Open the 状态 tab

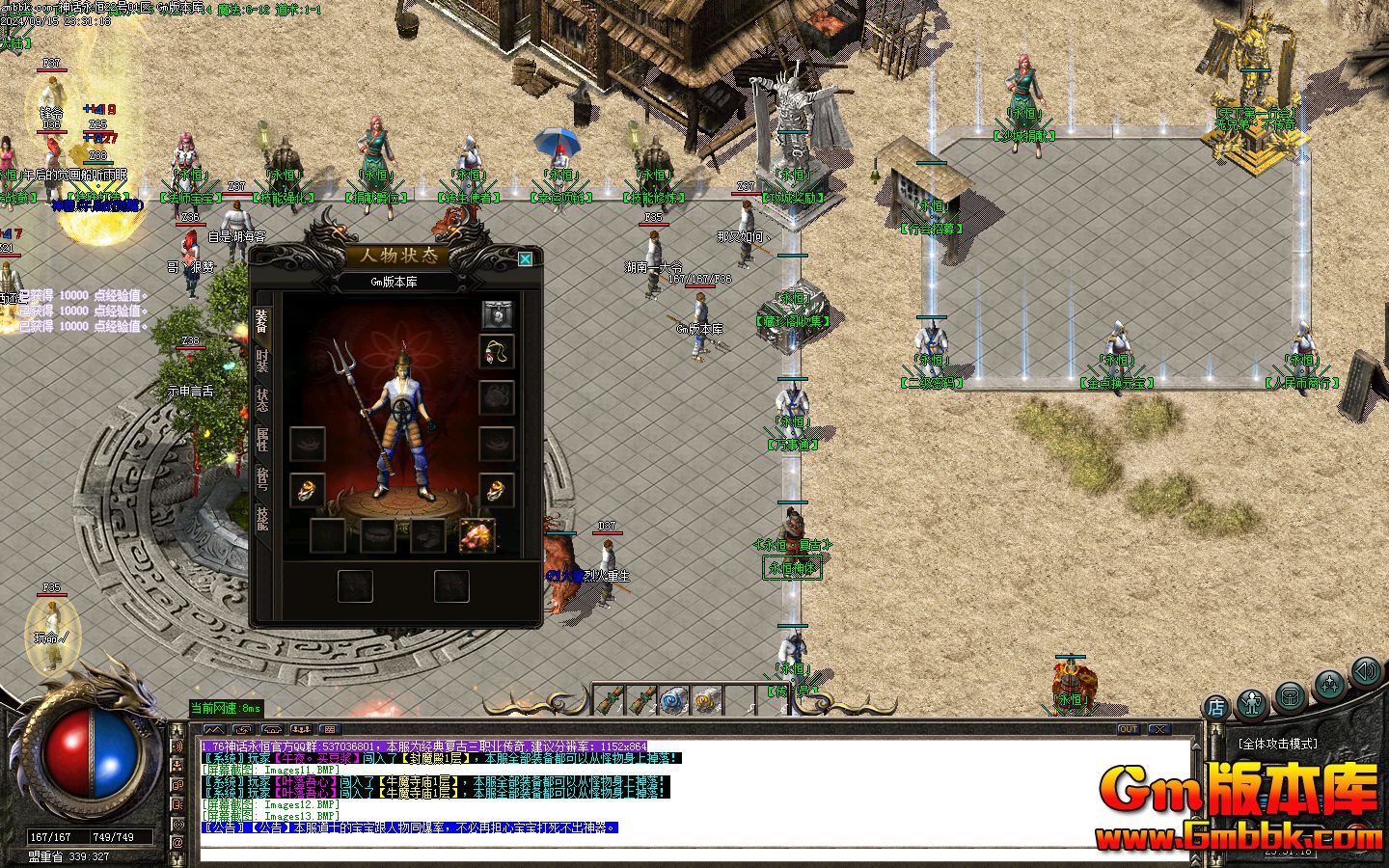[x=261, y=399]
